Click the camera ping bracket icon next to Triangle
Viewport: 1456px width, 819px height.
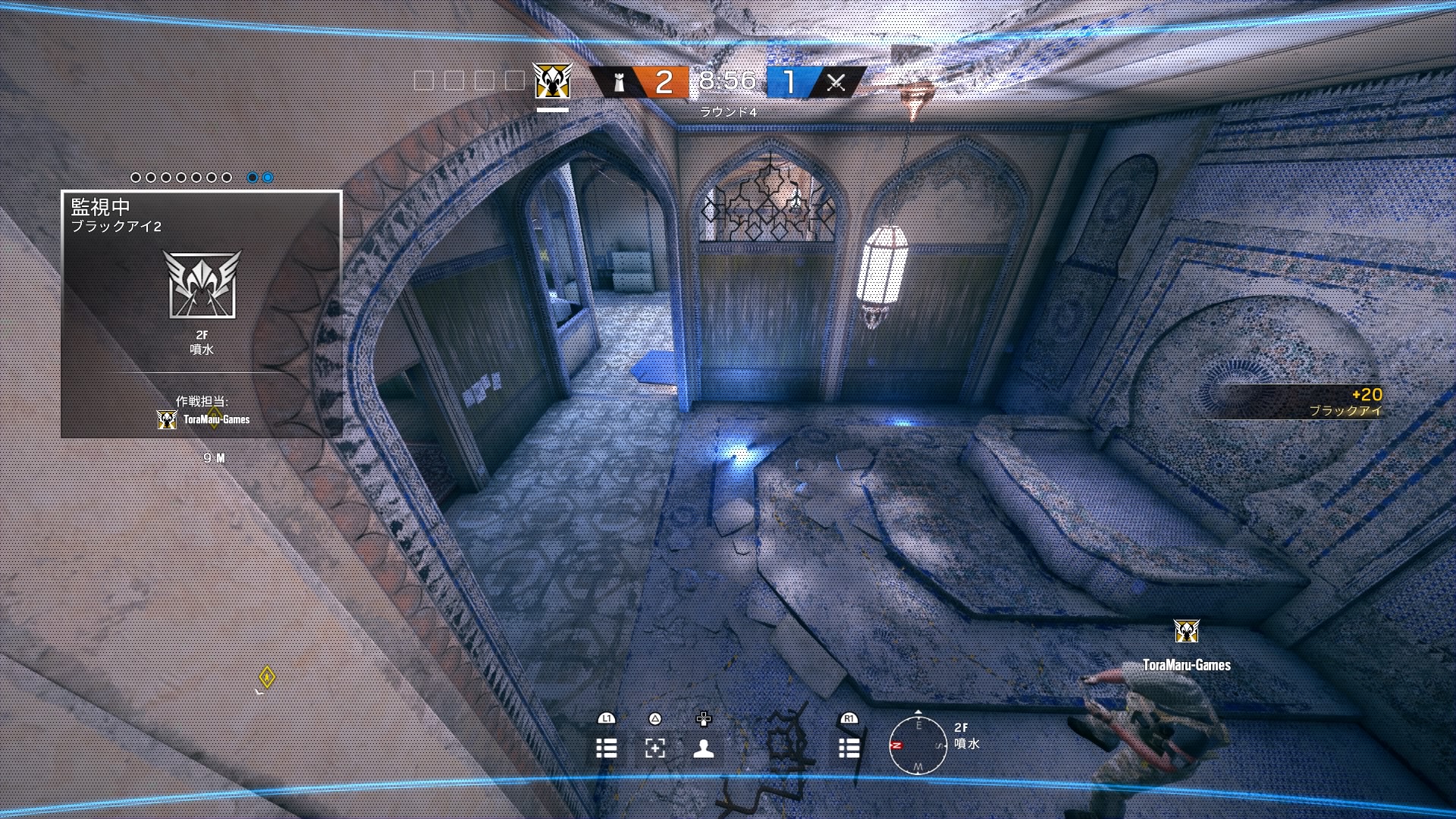(x=654, y=749)
